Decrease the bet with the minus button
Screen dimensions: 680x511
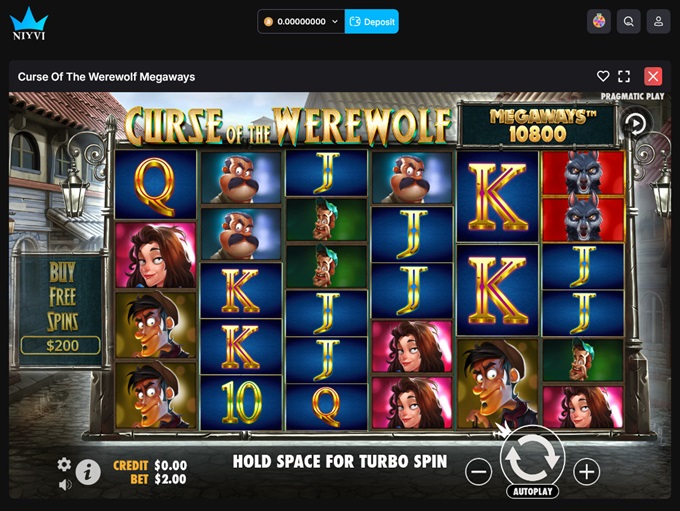click(479, 472)
